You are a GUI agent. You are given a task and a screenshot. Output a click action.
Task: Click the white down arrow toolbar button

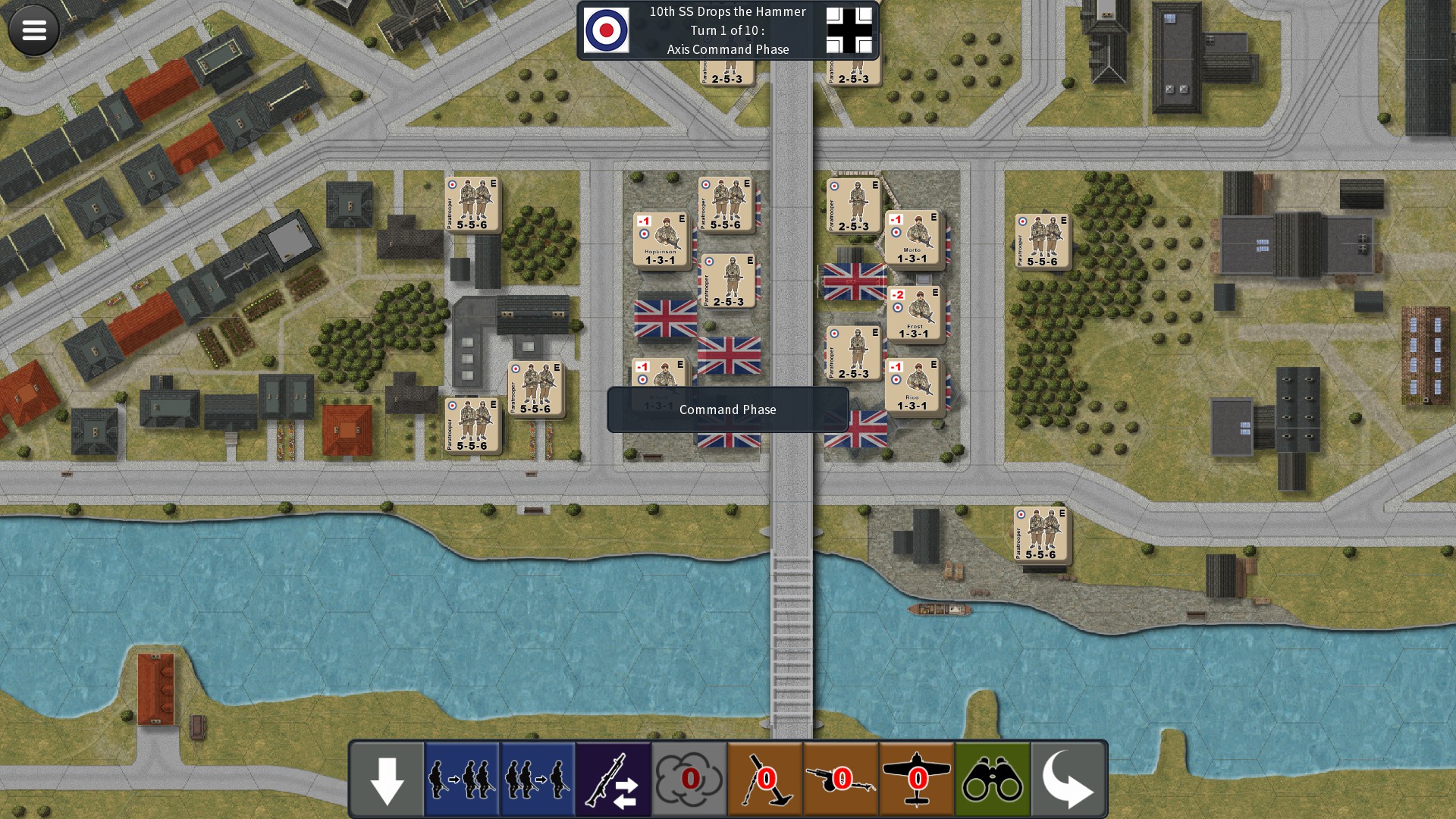tap(387, 780)
